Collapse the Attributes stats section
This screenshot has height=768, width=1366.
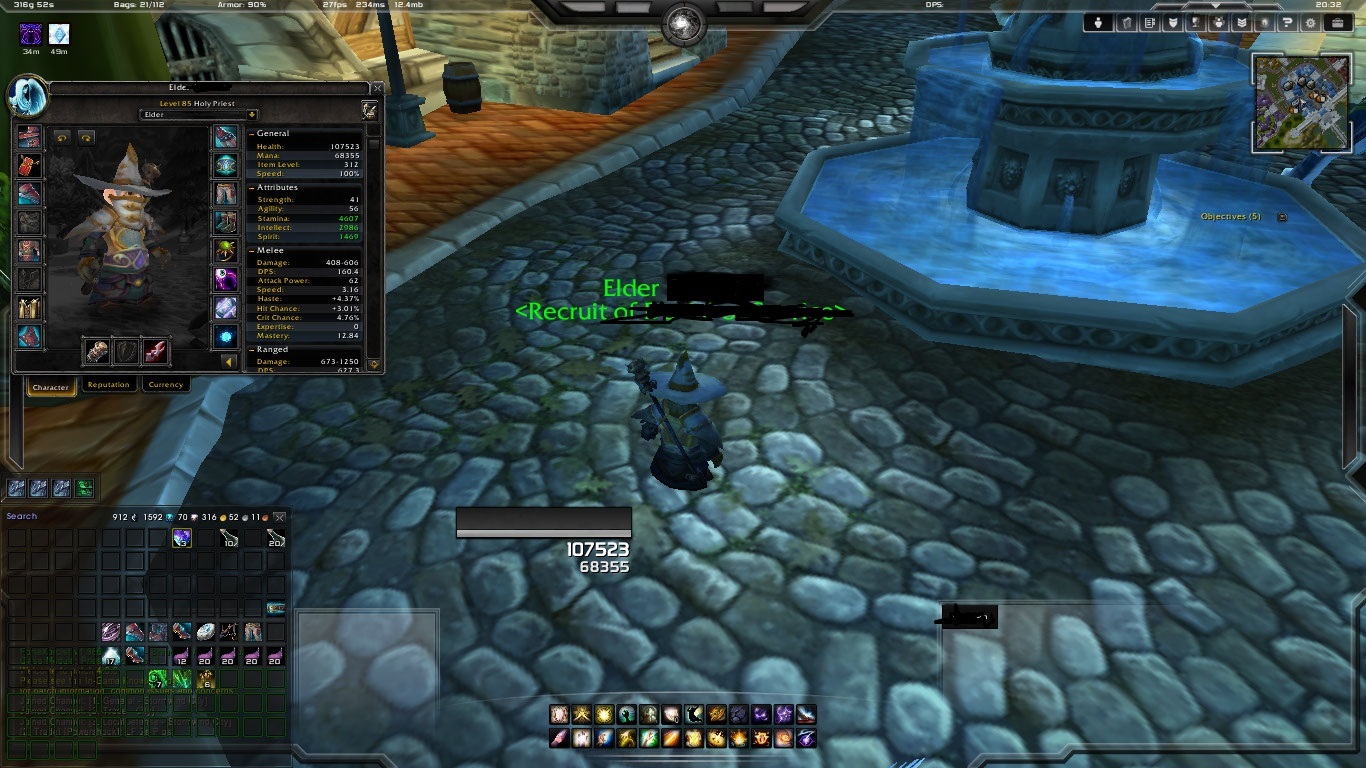[x=251, y=187]
